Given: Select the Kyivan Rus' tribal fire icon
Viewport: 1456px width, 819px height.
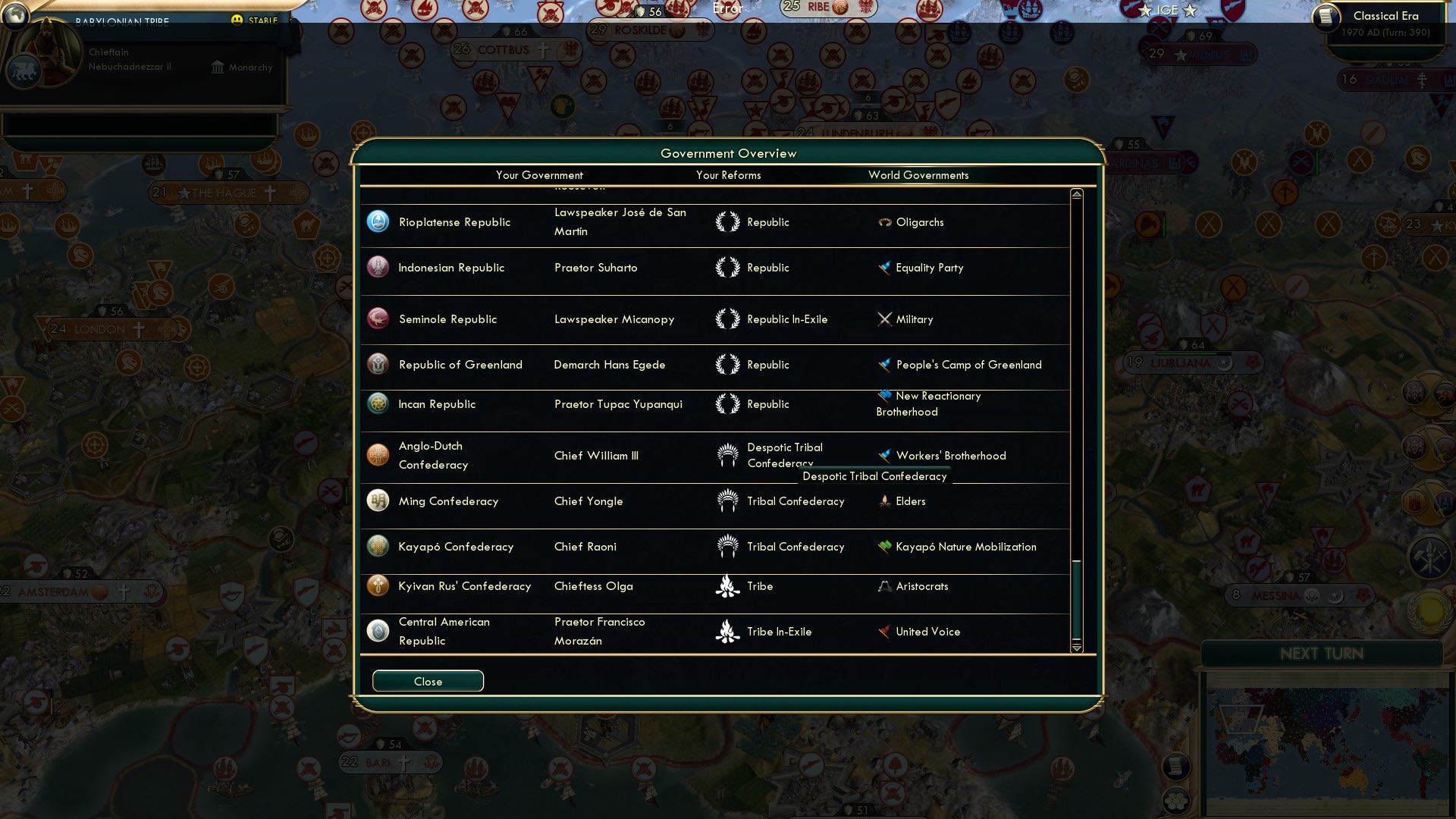Looking at the screenshot, I should click(x=728, y=585).
